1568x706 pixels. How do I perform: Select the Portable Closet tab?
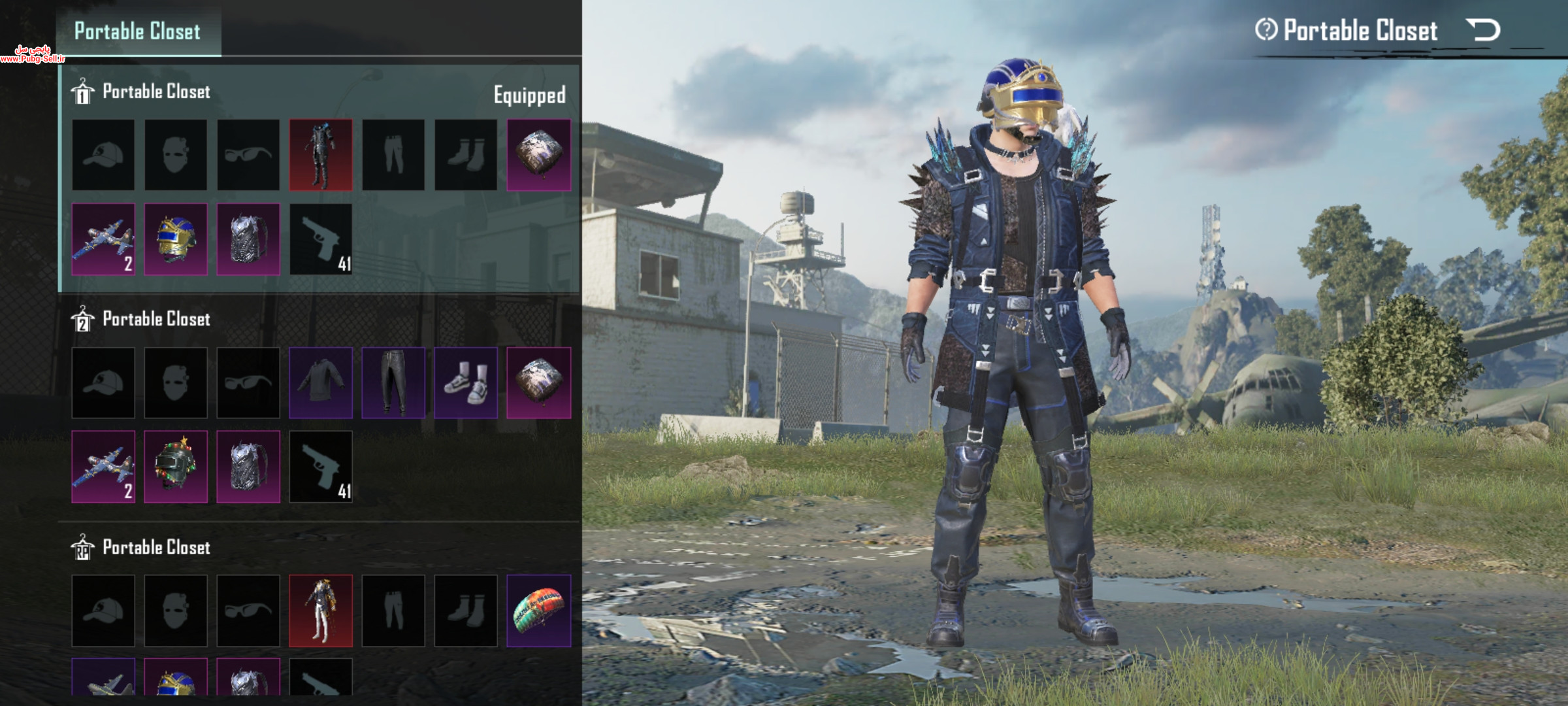[x=138, y=31]
